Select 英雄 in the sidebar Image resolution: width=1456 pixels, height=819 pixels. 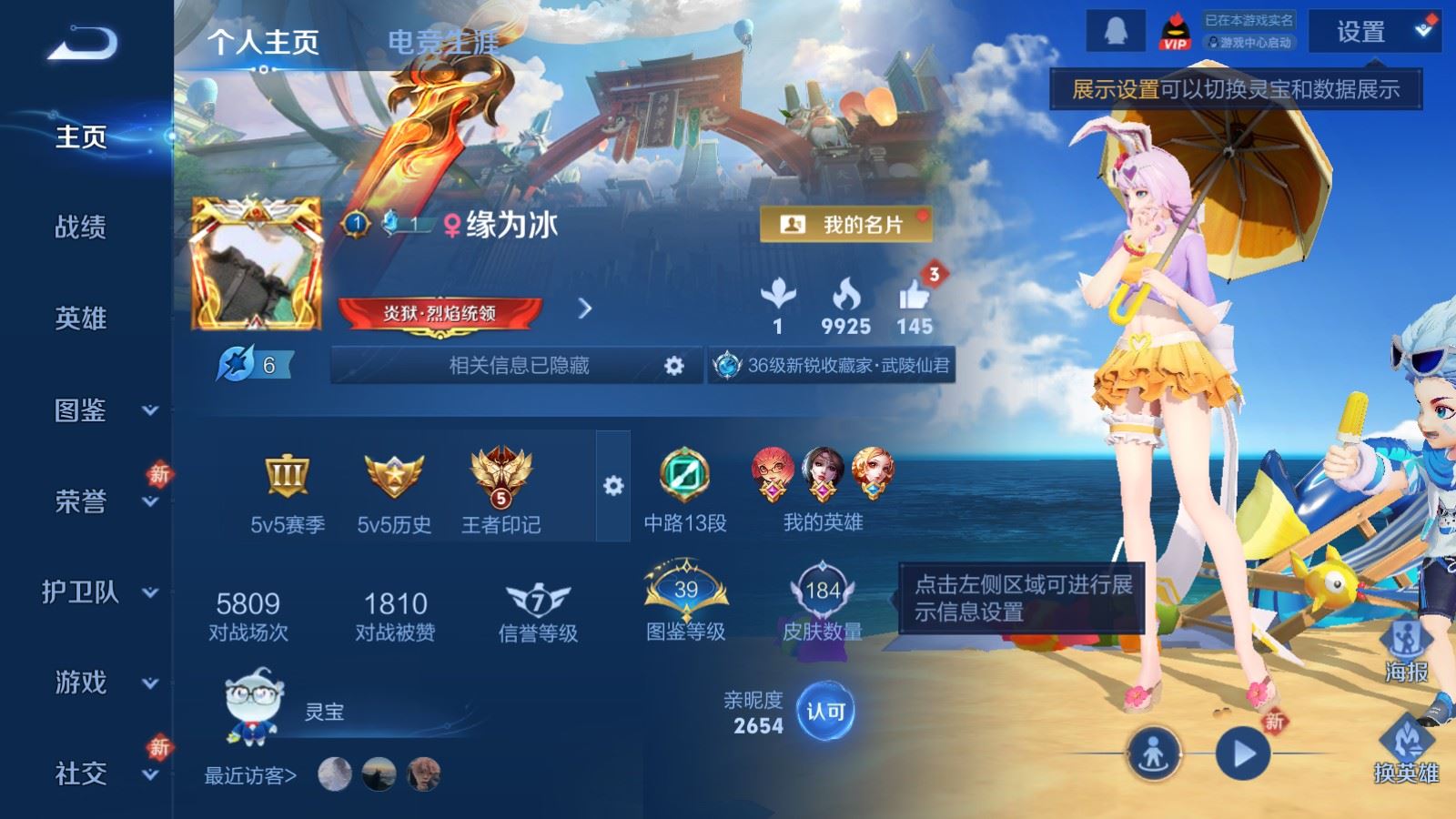pos(80,318)
